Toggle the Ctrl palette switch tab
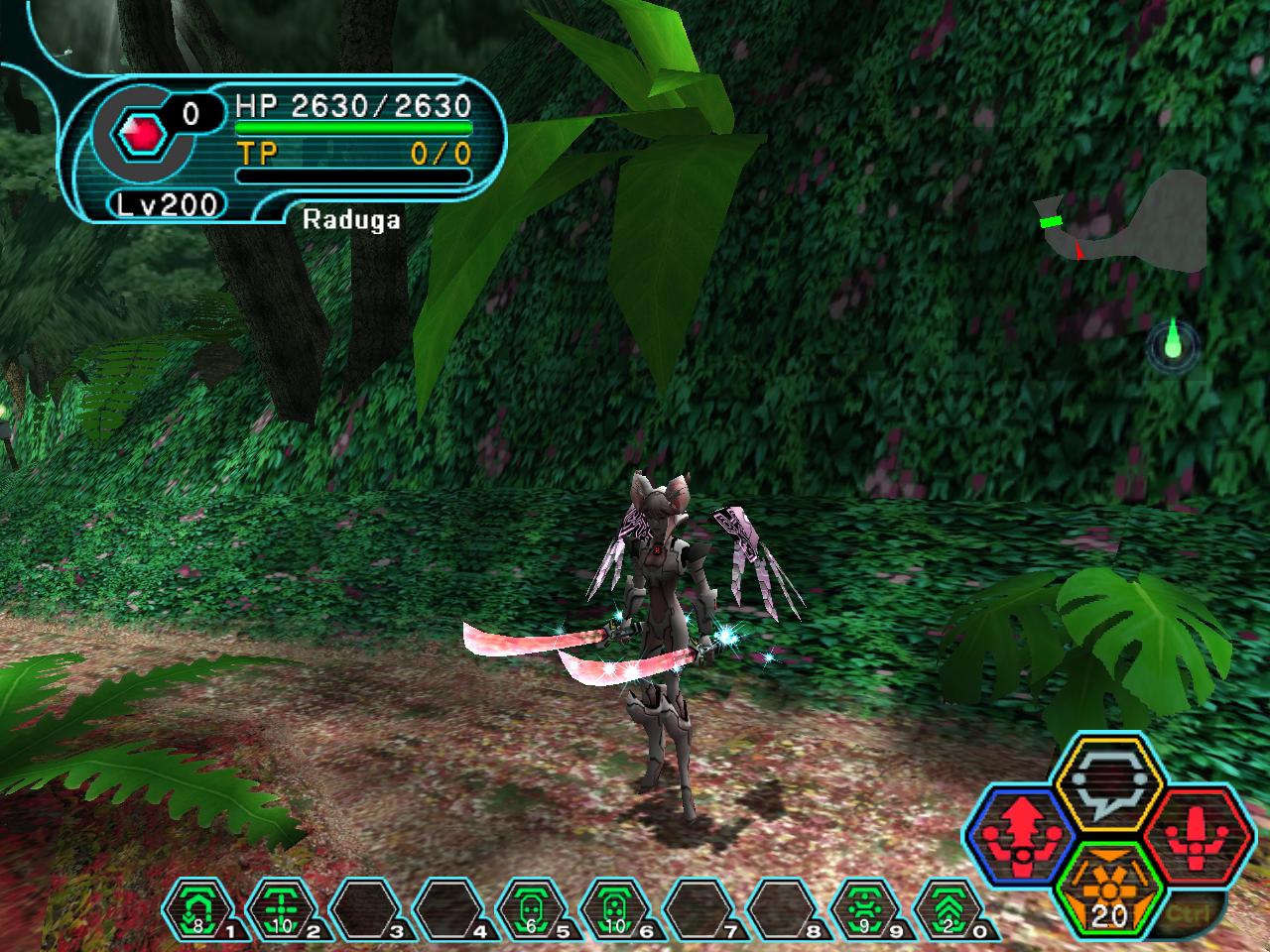 1209,909
